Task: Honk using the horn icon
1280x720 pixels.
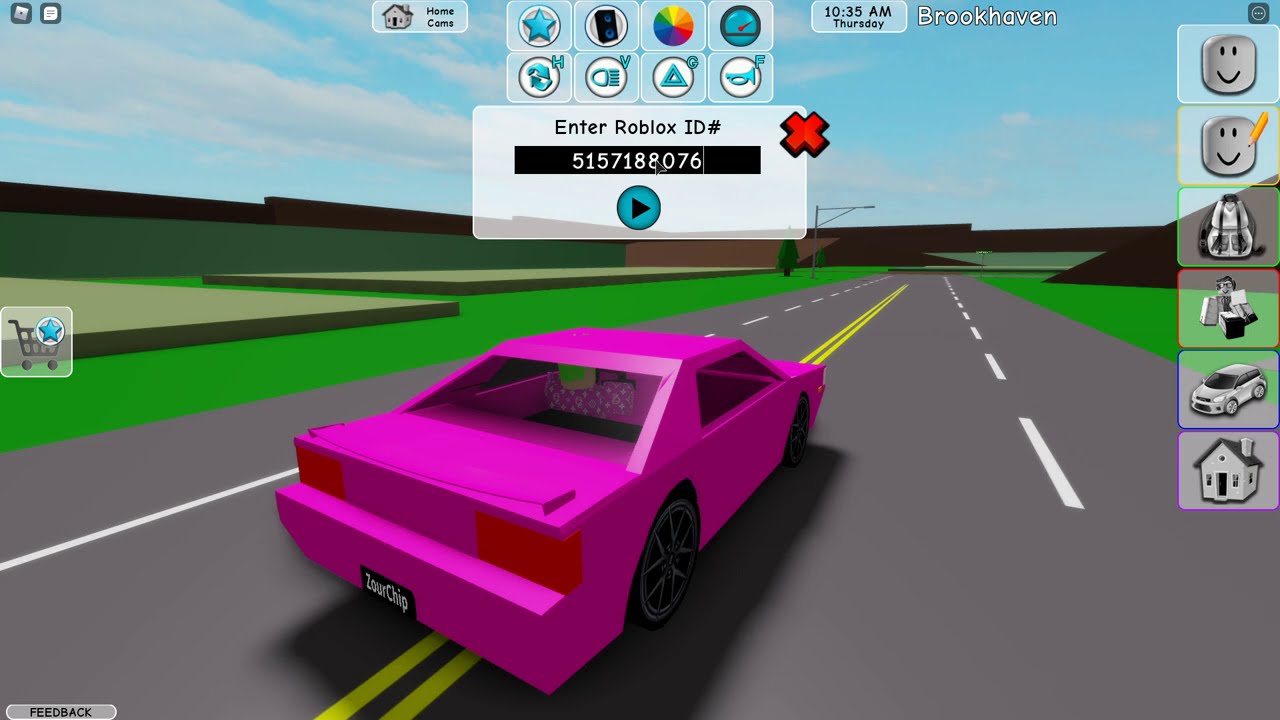Action: (x=740, y=78)
